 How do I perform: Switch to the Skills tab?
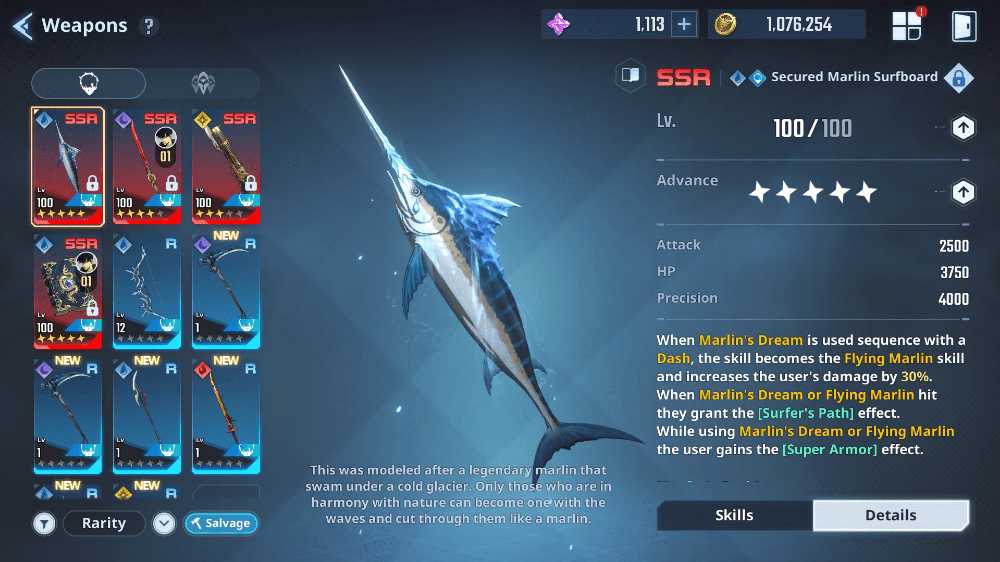click(x=735, y=515)
